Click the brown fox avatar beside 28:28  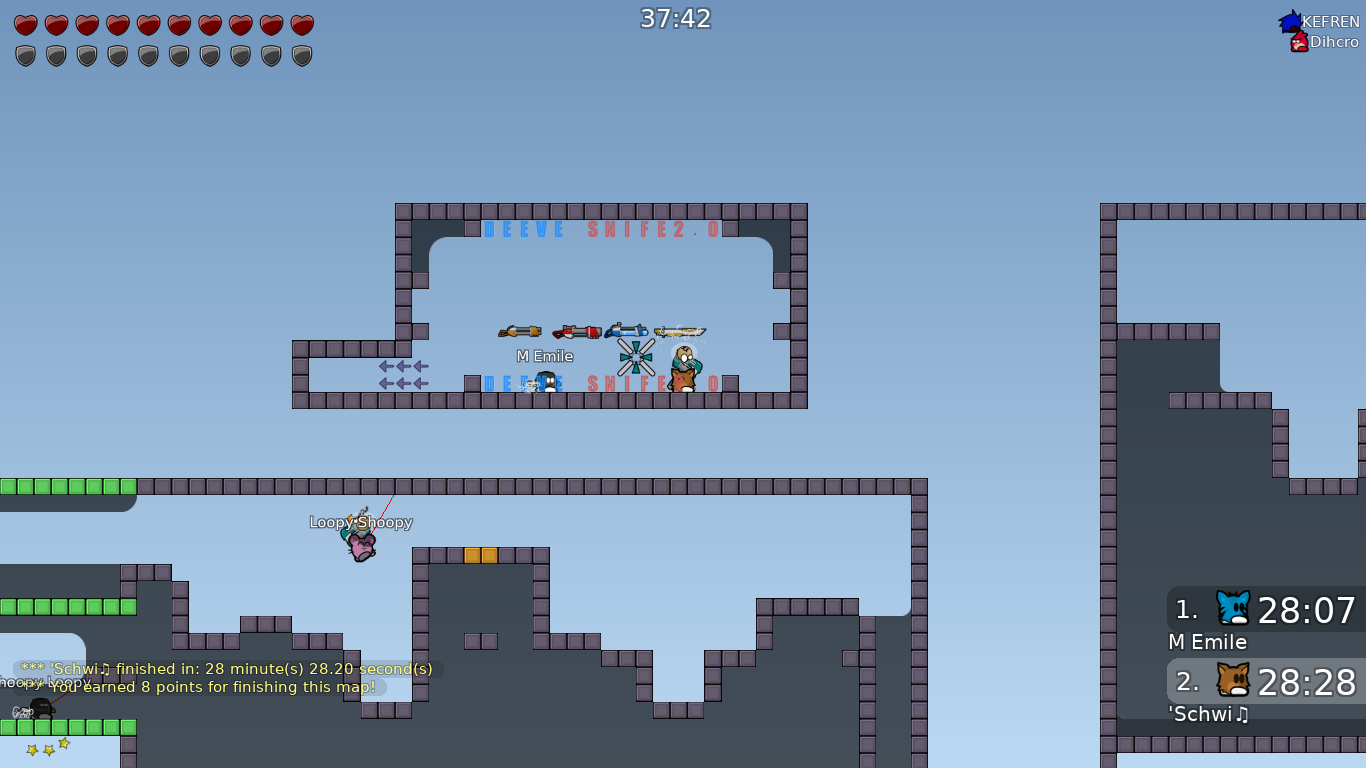(x=1233, y=681)
